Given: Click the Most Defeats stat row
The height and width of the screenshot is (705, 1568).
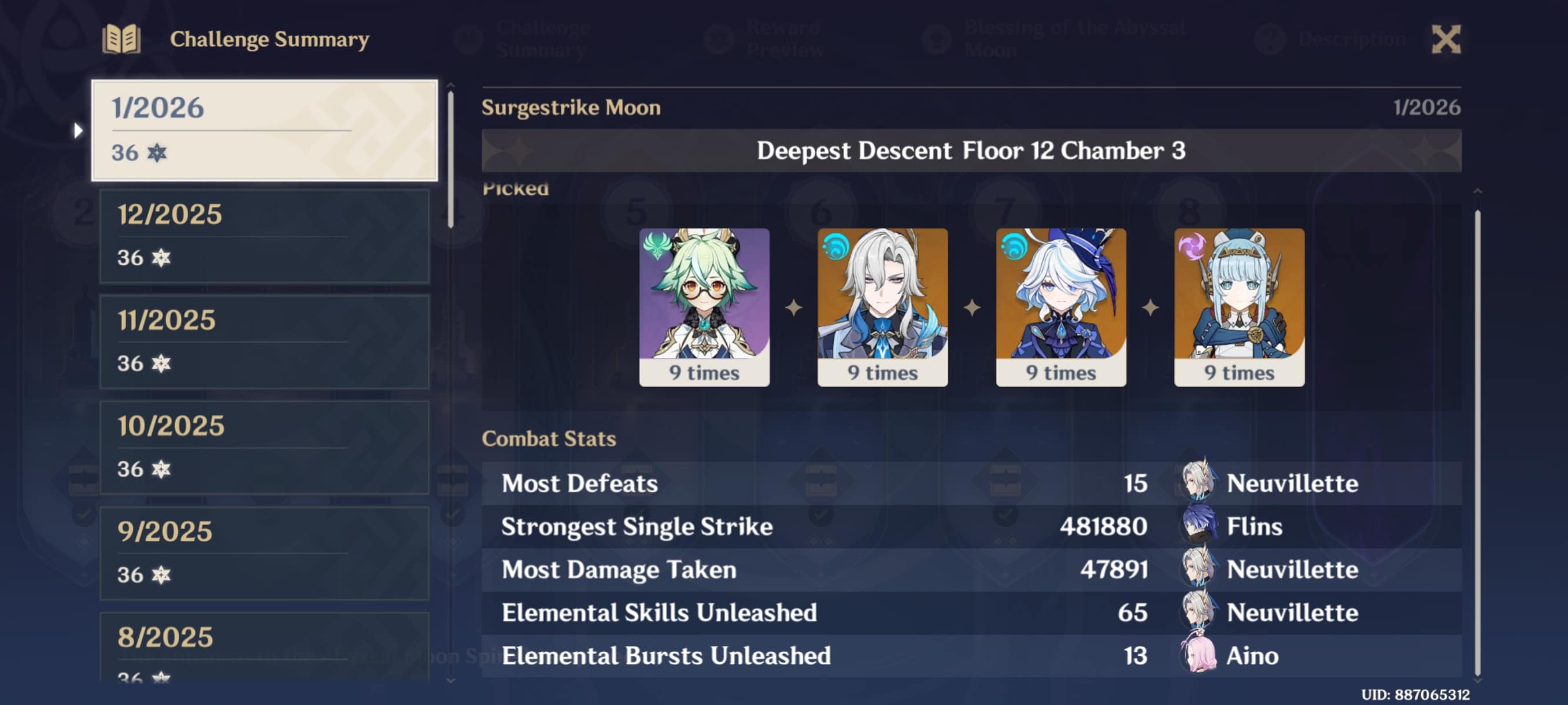Looking at the screenshot, I should click(x=971, y=484).
